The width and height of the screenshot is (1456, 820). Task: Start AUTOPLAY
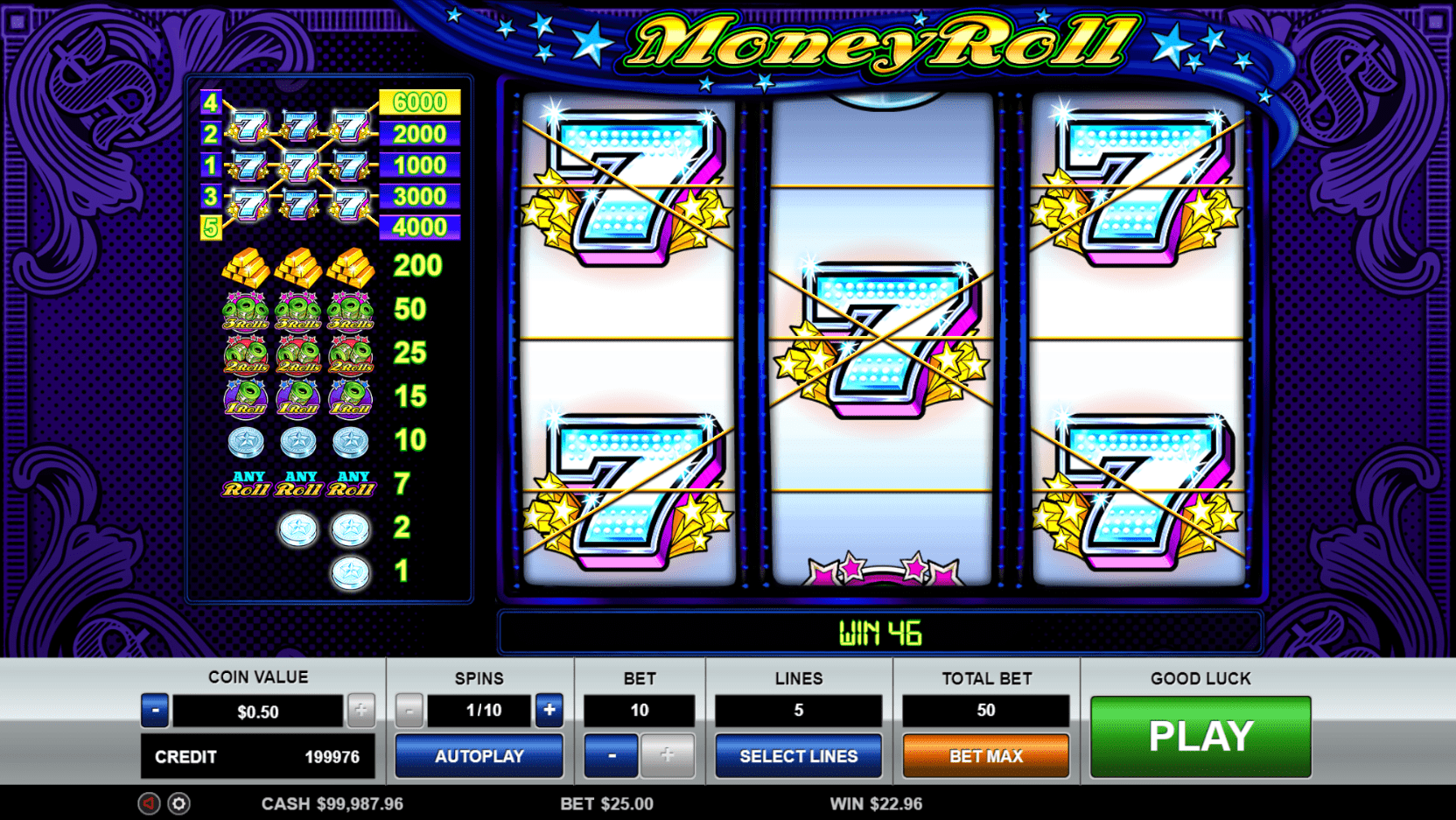coord(479,756)
